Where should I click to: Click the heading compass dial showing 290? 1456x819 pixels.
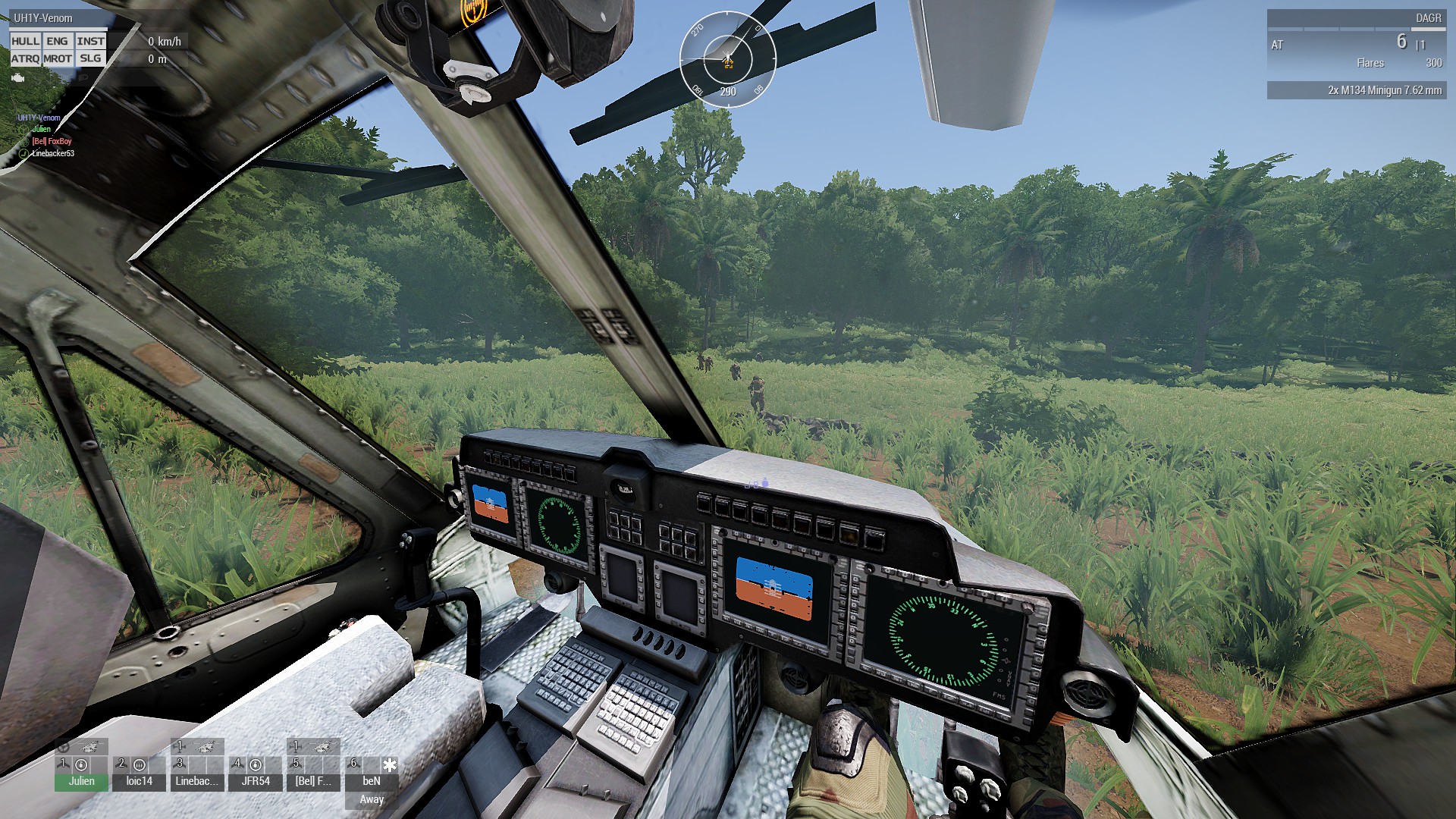(727, 59)
